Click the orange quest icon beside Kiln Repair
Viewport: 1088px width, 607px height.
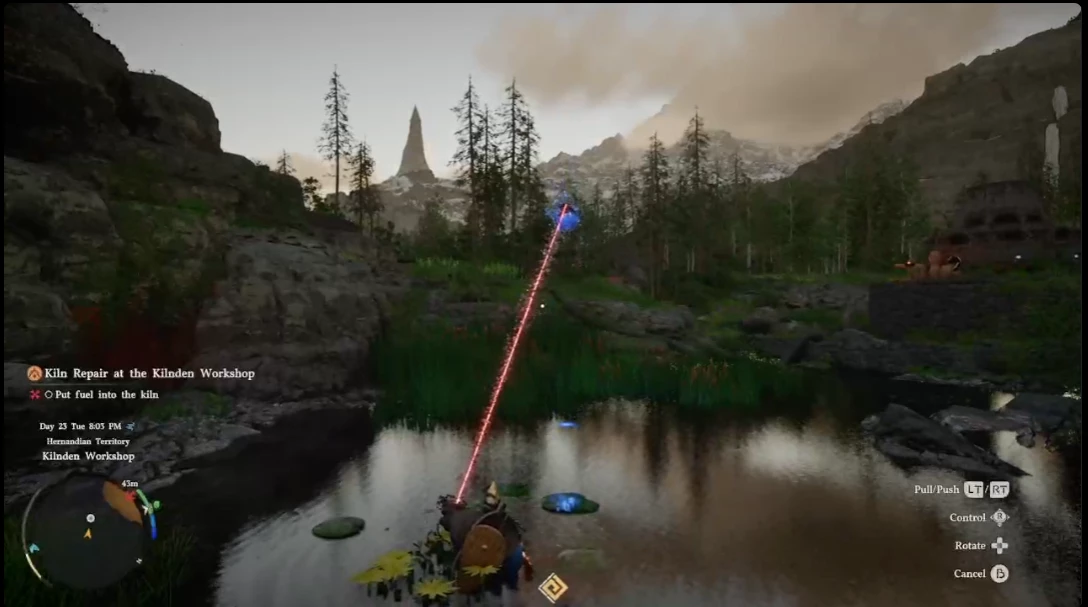coord(34,373)
